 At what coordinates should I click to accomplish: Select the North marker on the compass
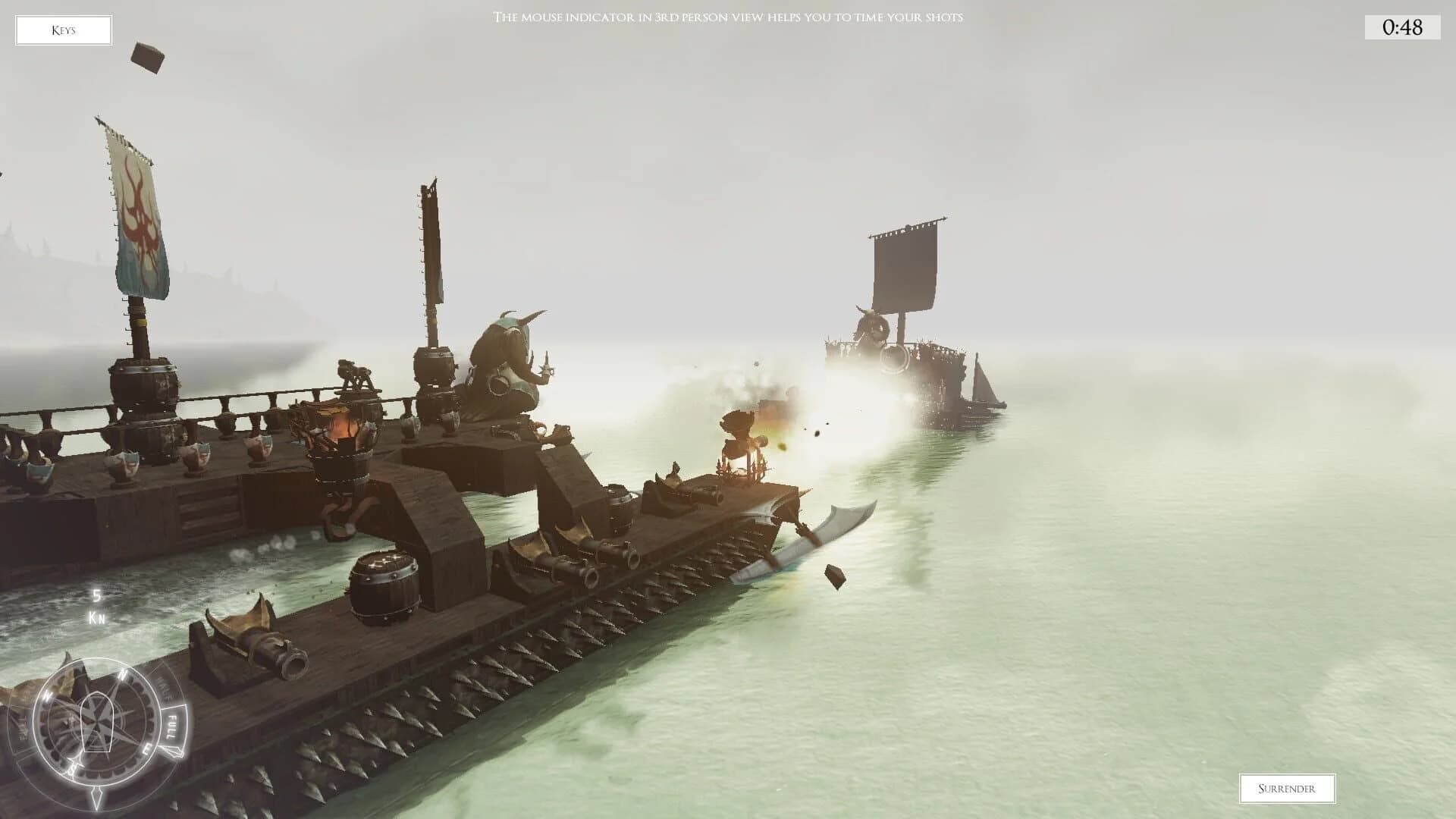pos(121,674)
